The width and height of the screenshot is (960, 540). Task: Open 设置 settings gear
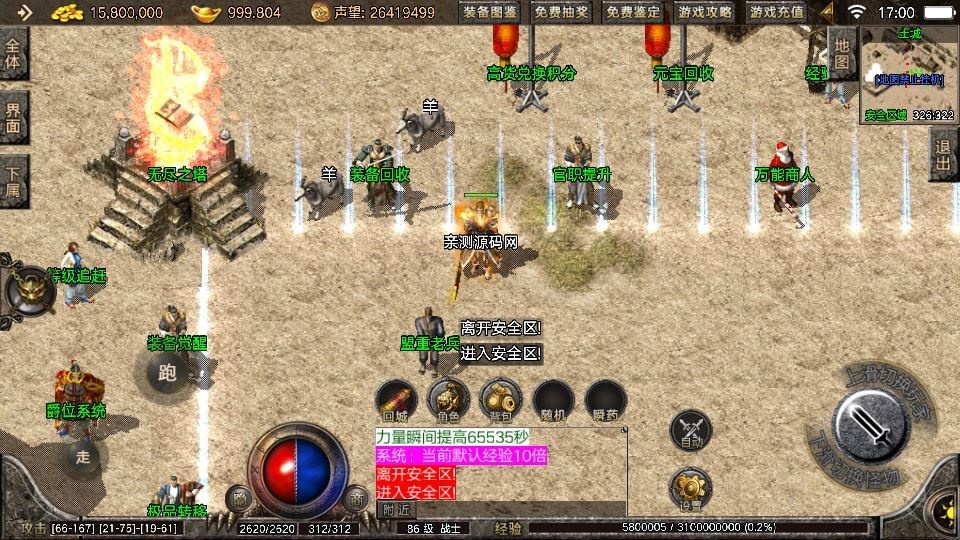691,487
